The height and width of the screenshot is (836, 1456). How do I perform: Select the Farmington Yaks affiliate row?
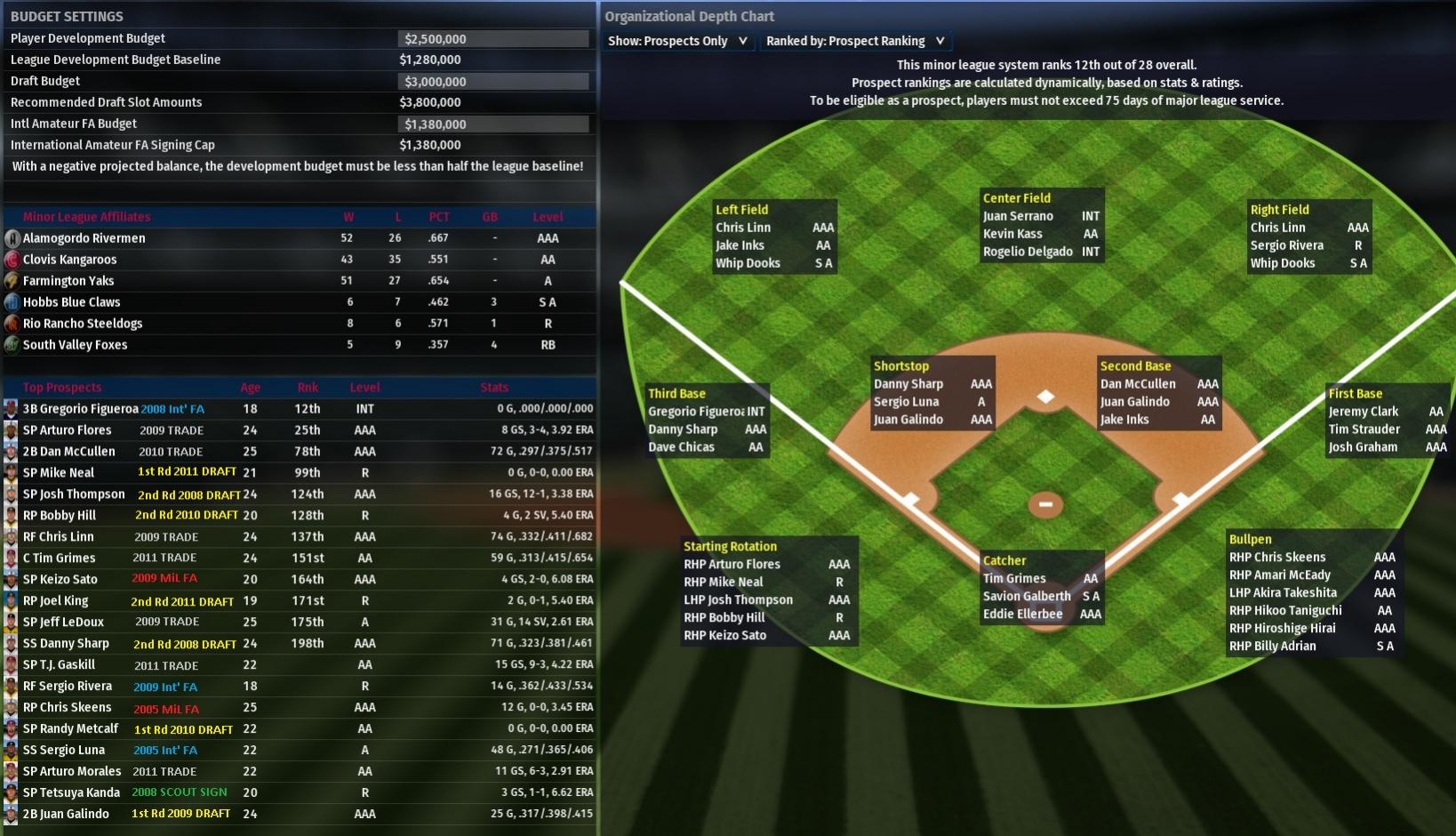[68, 281]
